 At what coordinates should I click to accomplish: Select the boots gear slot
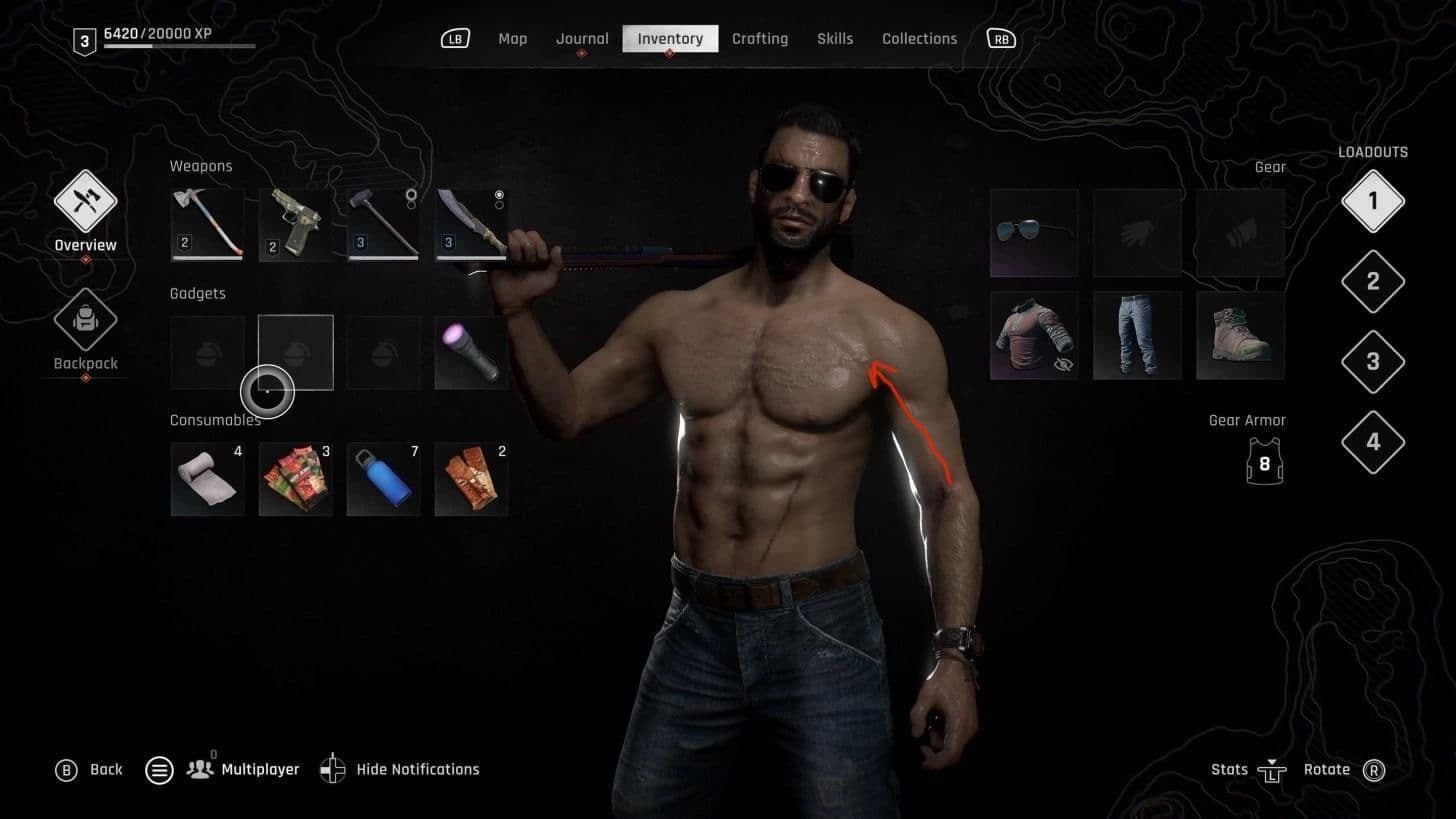(x=1240, y=336)
